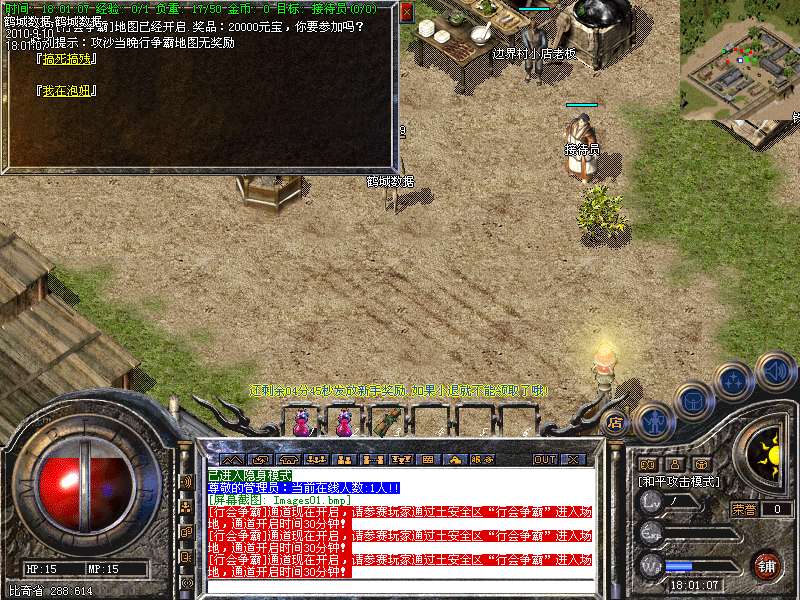Viewport: 800px width, 600px height.
Task: Use the second pink potion in the belt
Action: pos(344,423)
